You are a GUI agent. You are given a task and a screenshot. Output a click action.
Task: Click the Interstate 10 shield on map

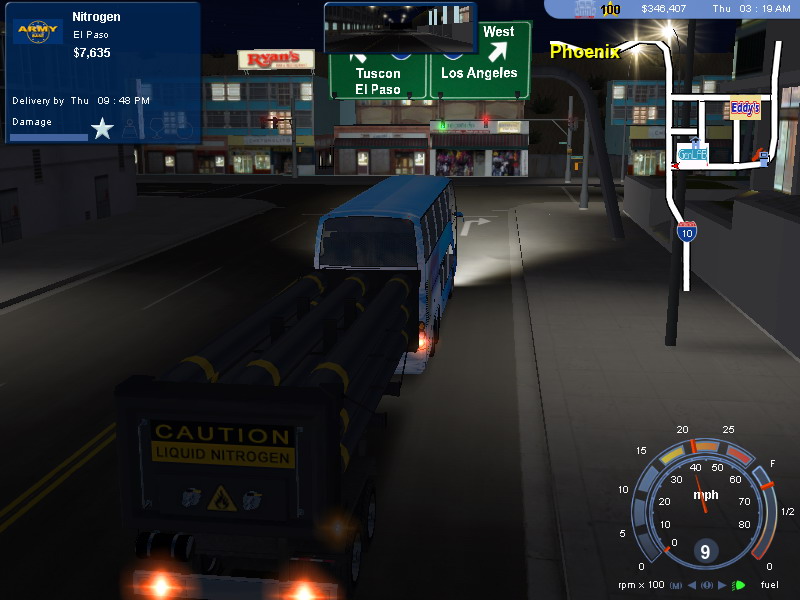pyautogui.click(x=686, y=232)
